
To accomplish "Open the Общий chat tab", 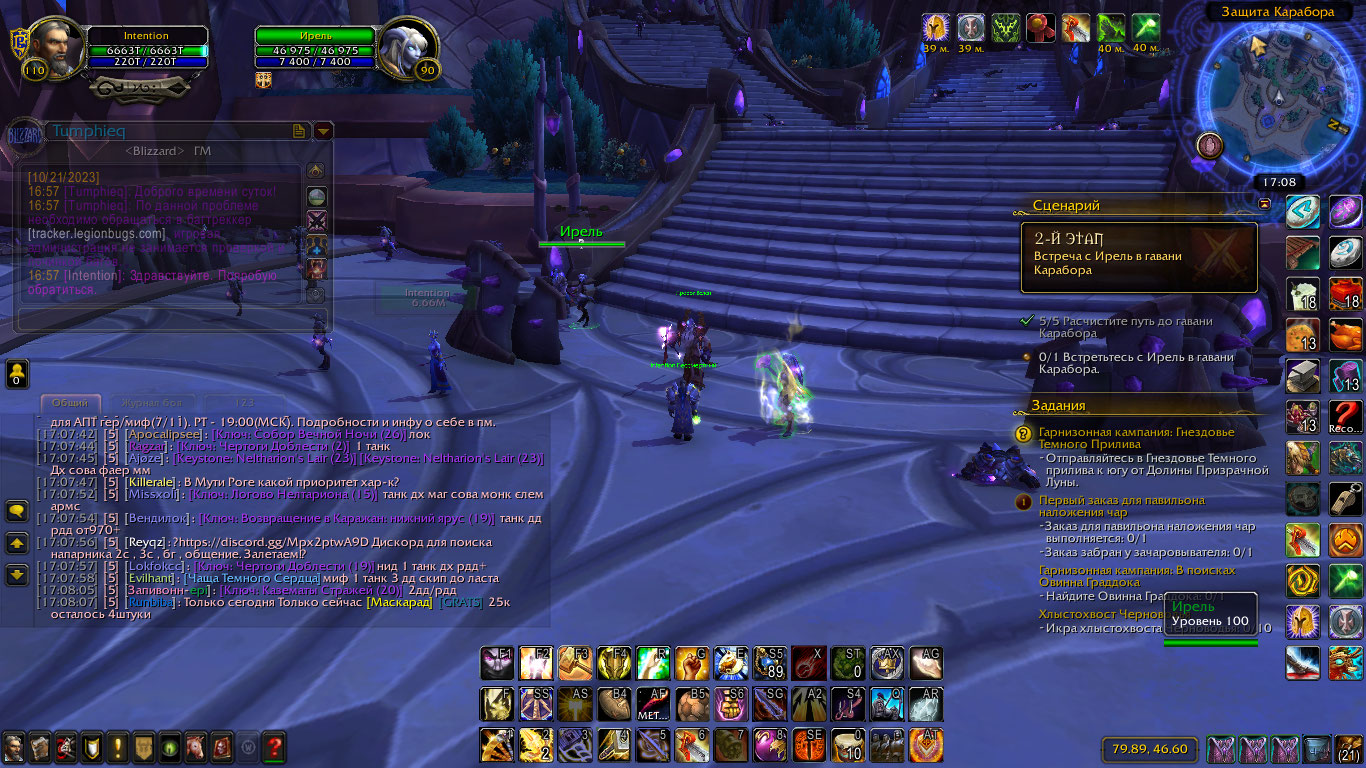I will click(70, 402).
